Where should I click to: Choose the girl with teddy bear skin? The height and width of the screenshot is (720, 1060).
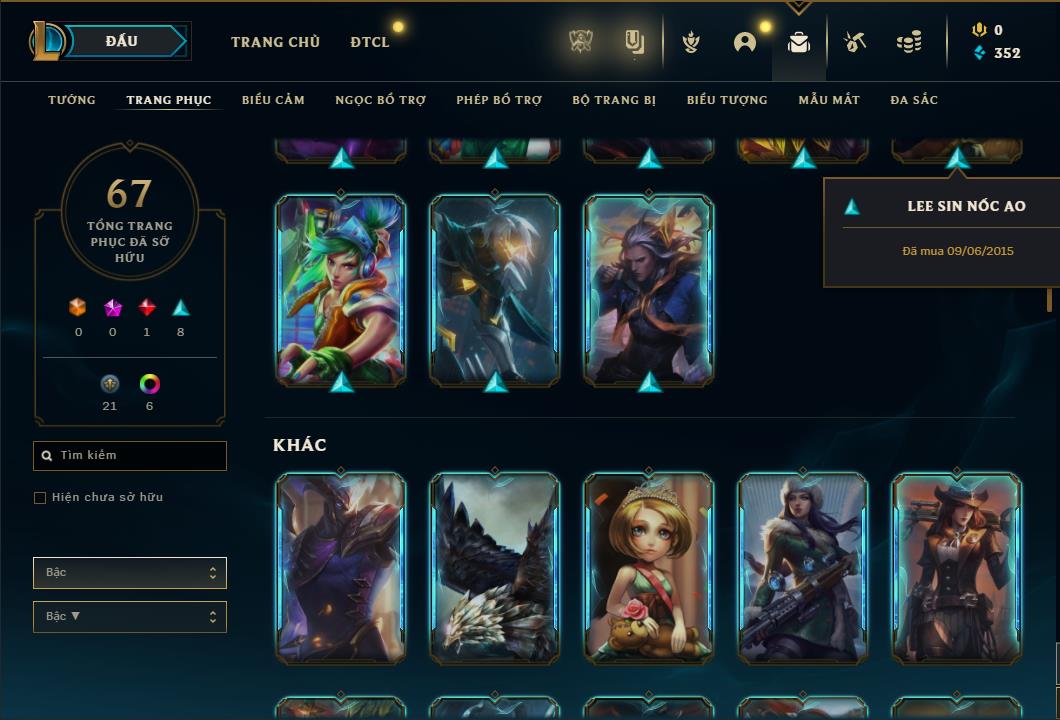(649, 568)
